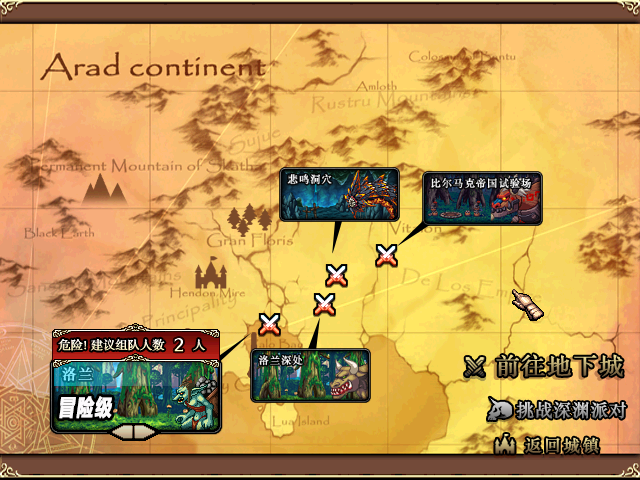Image resolution: width=640 pixels, height=480 pixels.
Task: Click 前往地下城 to enter the dungeon
Action: click(544, 366)
